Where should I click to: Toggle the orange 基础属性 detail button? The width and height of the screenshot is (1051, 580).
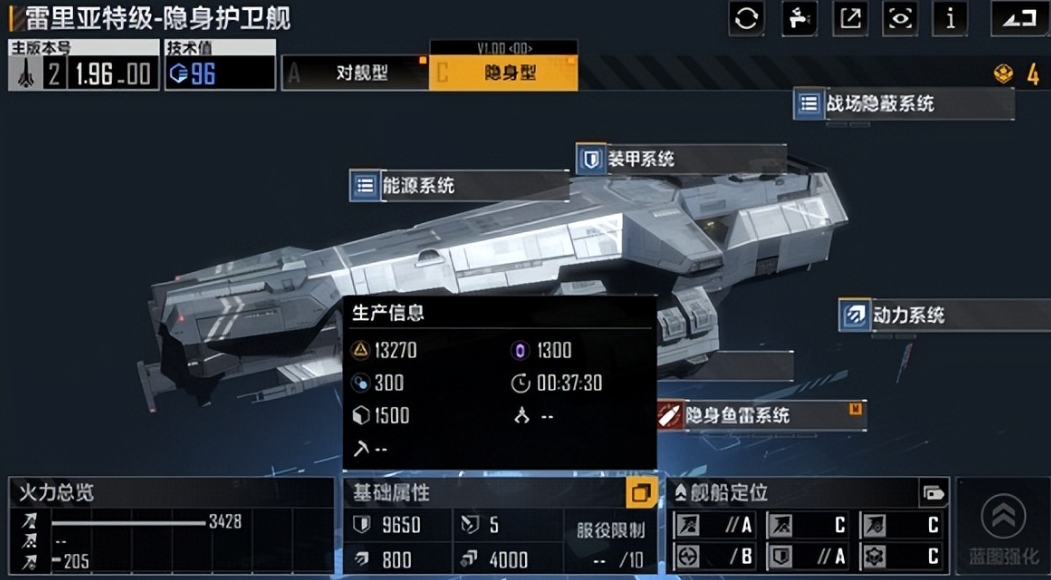(640, 492)
